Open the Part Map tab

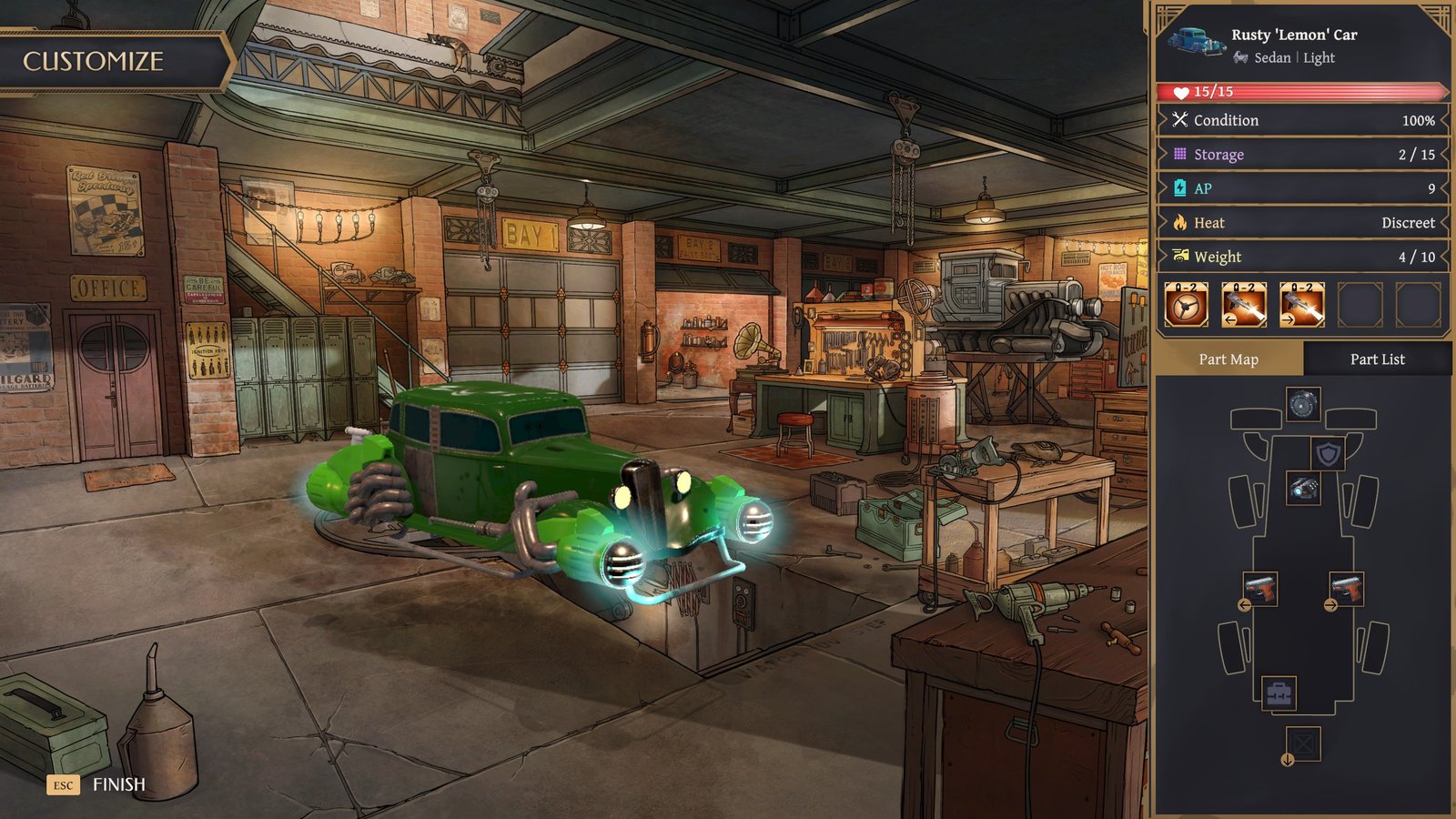click(1228, 359)
